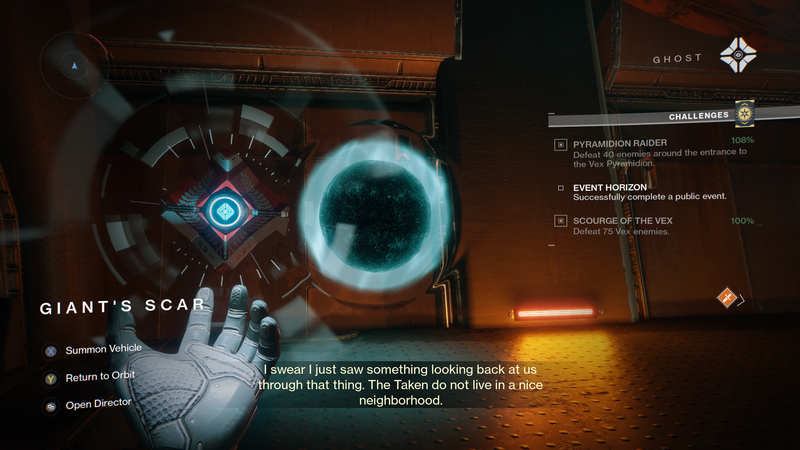800x450 pixels.
Task: Choose Return to Orbit
Action: (x=99, y=376)
